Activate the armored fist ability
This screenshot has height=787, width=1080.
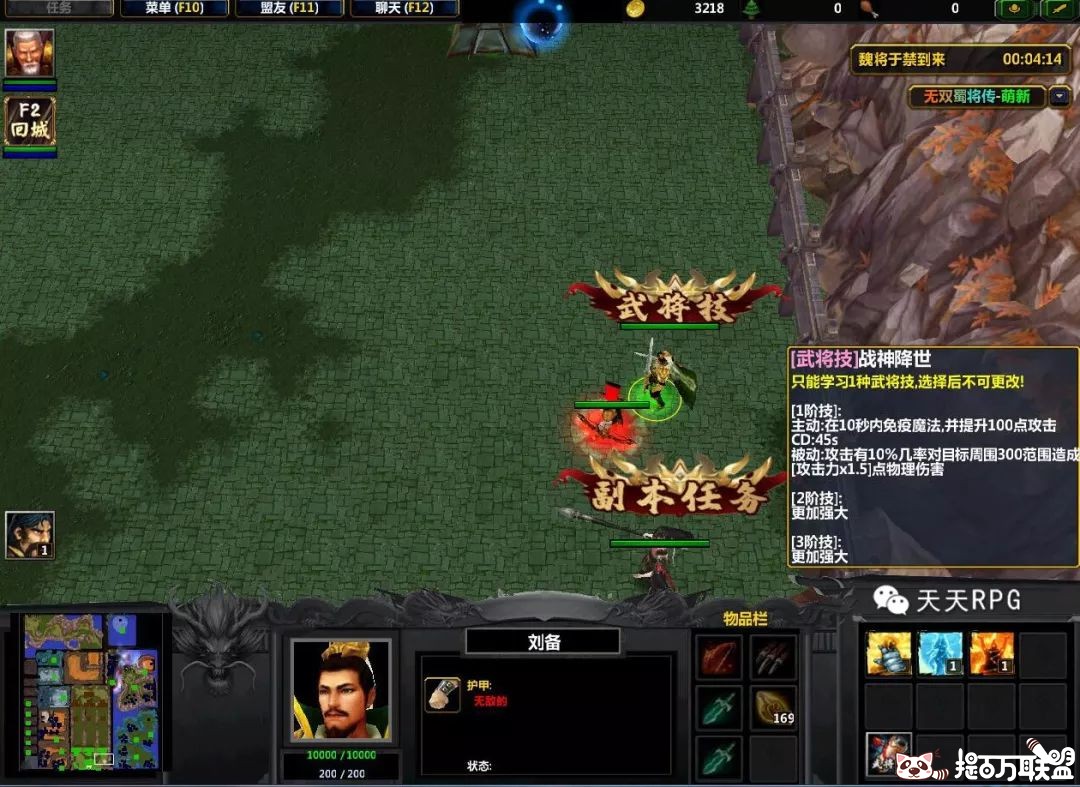889,653
